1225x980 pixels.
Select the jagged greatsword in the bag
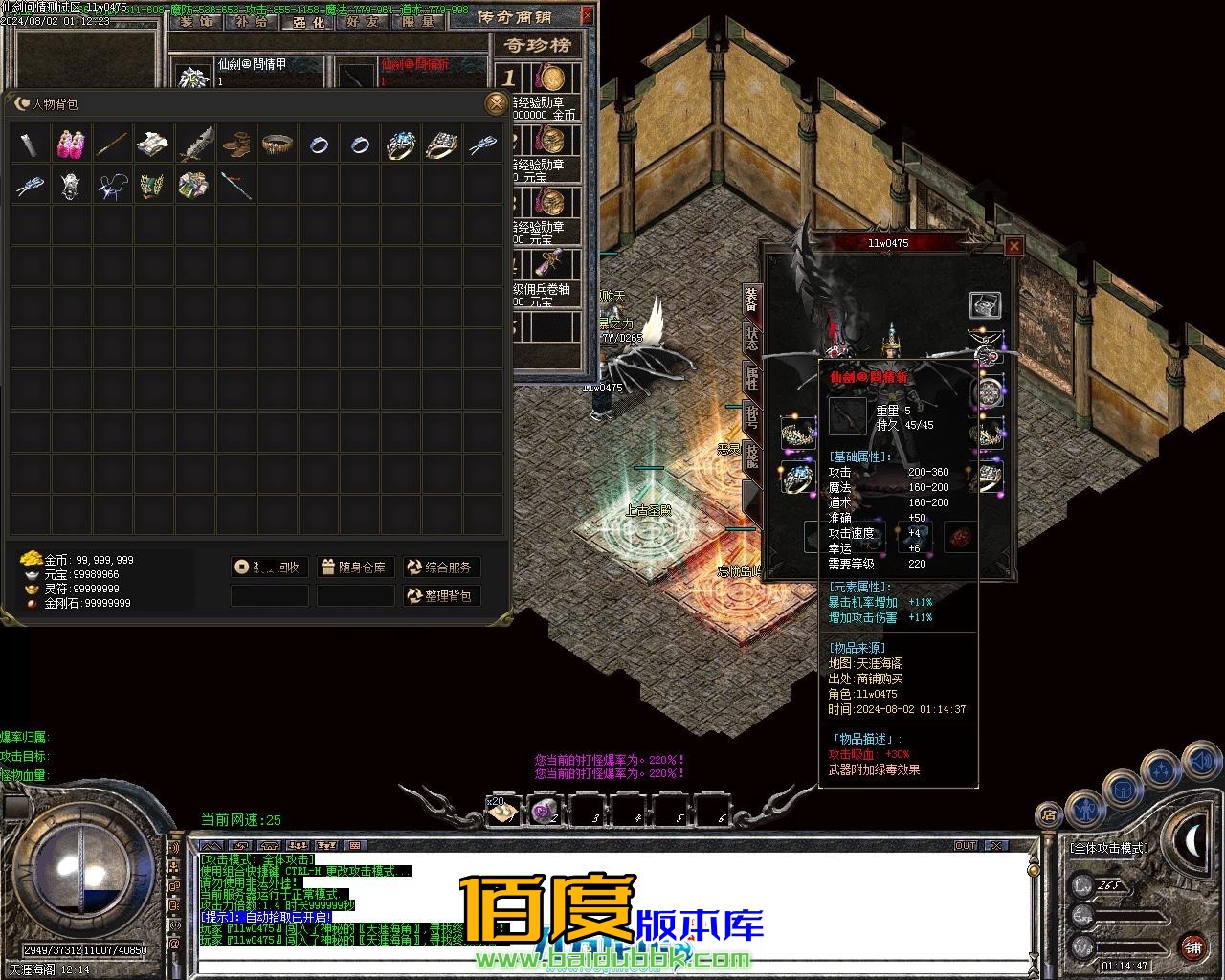(195, 144)
